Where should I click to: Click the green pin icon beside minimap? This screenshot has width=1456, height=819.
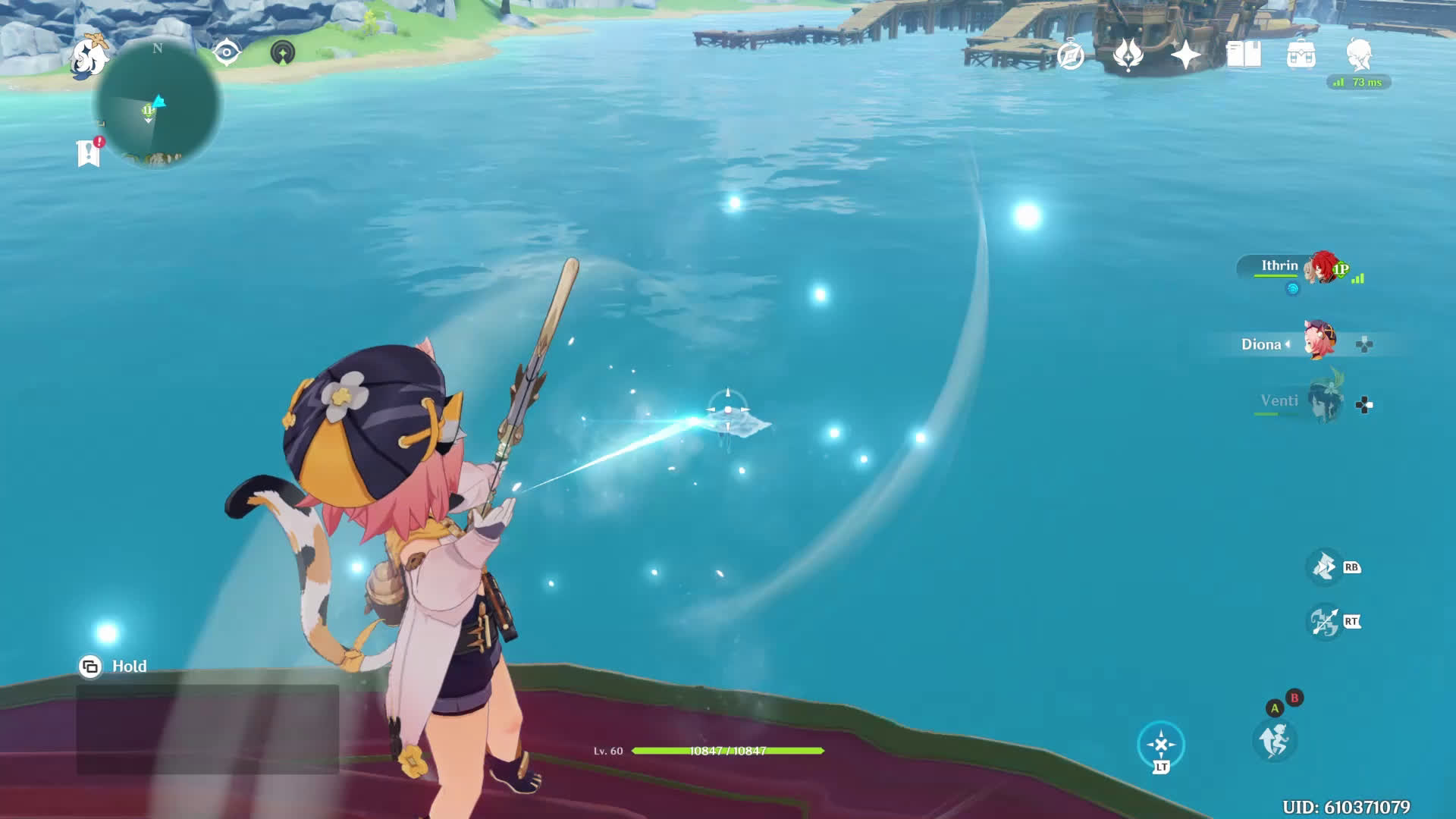coord(282,52)
